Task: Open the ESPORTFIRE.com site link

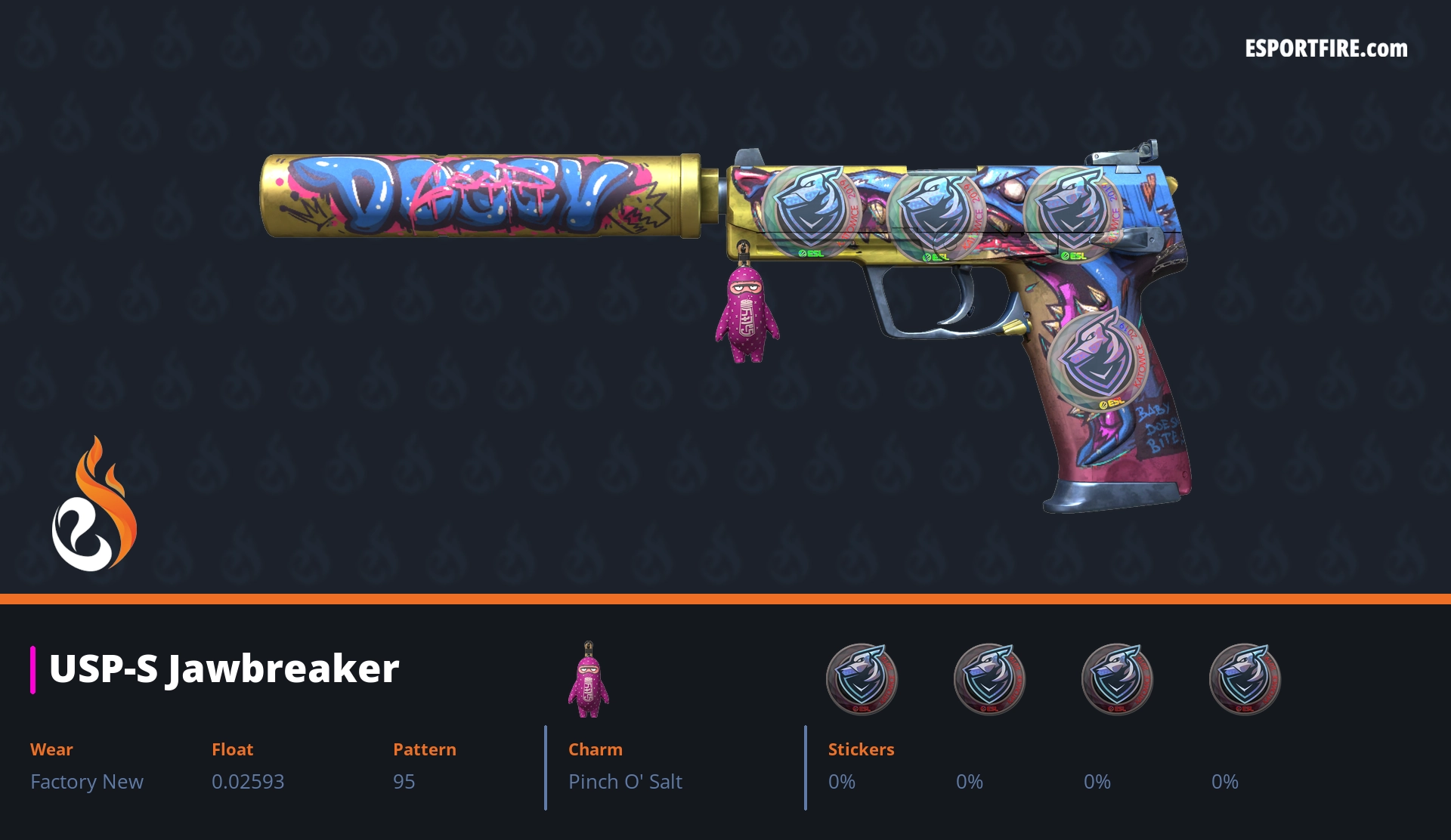Action: (1326, 49)
